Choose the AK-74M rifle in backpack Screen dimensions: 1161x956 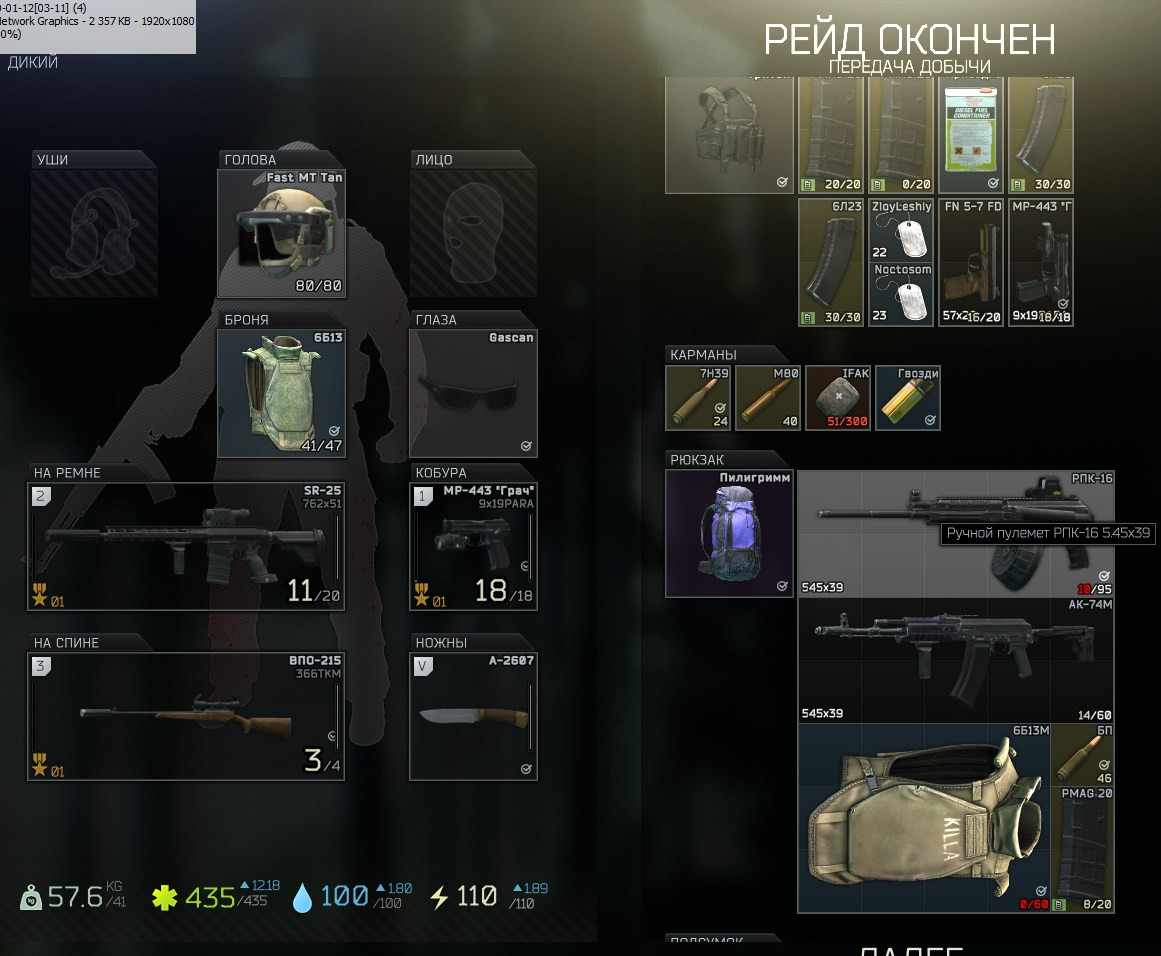[955, 660]
